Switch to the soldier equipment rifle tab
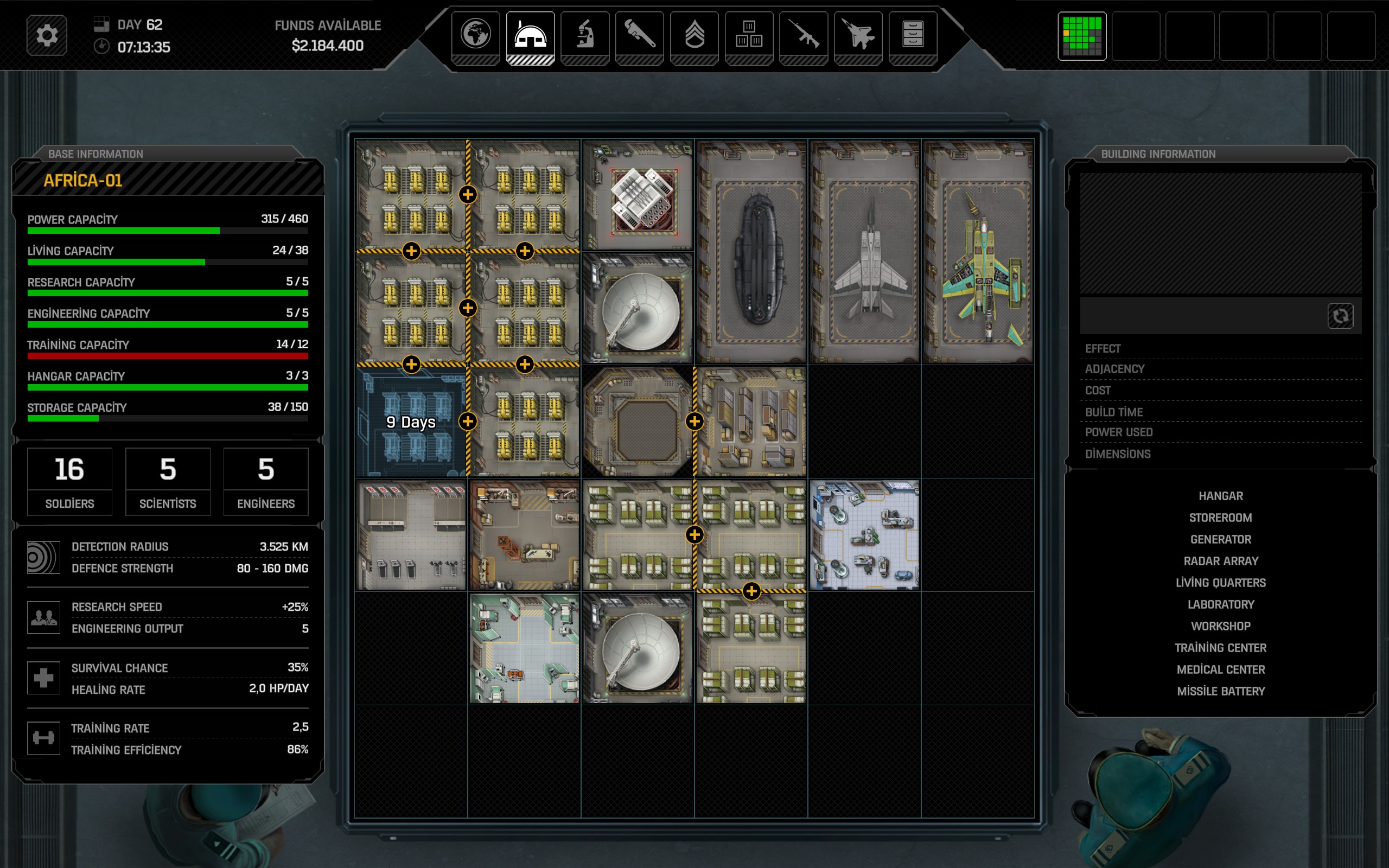 [804, 35]
